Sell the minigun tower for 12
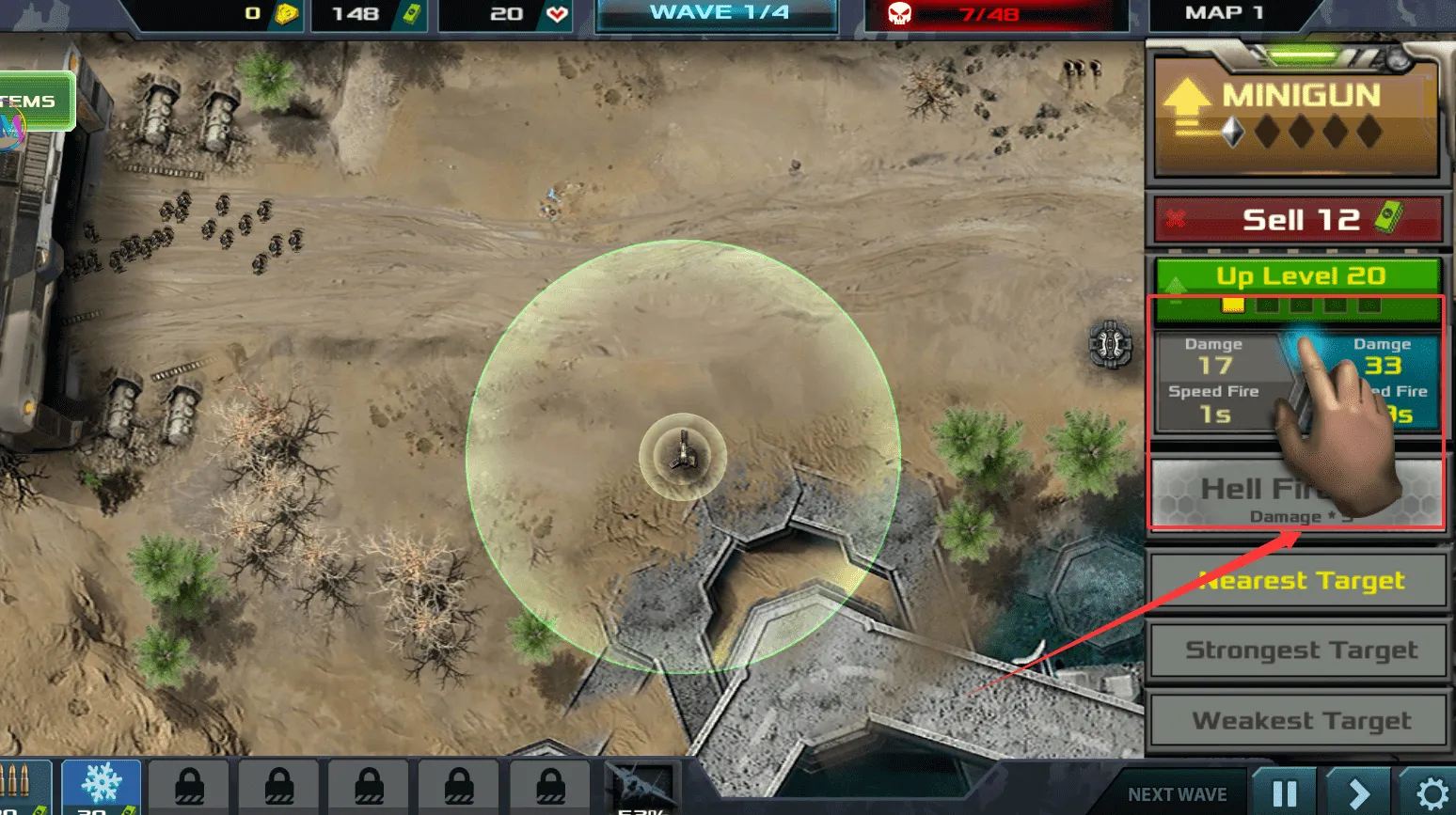 (x=1298, y=220)
